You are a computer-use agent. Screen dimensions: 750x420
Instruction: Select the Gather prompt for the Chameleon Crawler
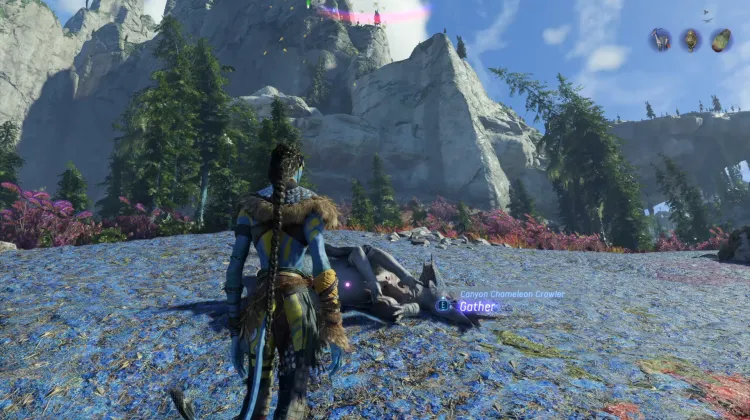tap(476, 307)
